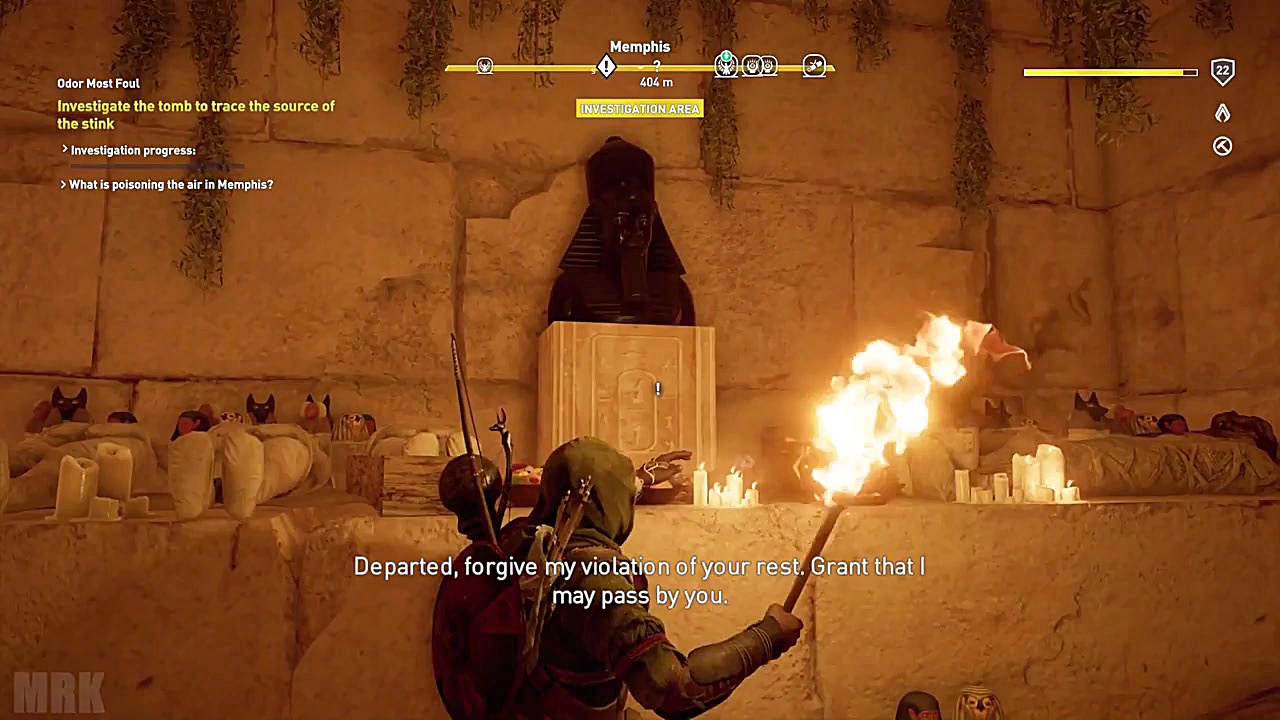The height and width of the screenshot is (720, 1280).
Task: Click the black objective diamond marker on the compass
Action: (606, 65)
